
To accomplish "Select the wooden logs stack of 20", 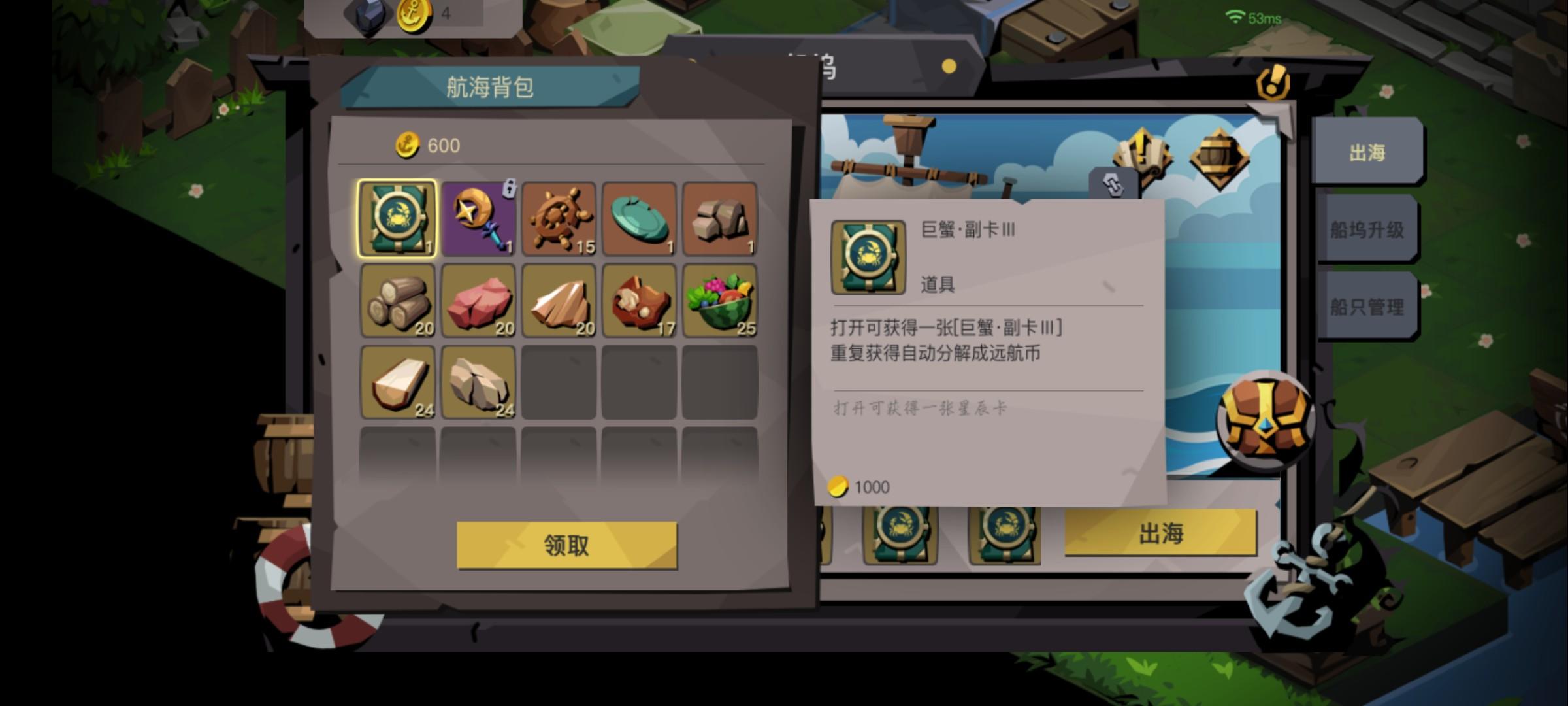I will pos(397,300).
